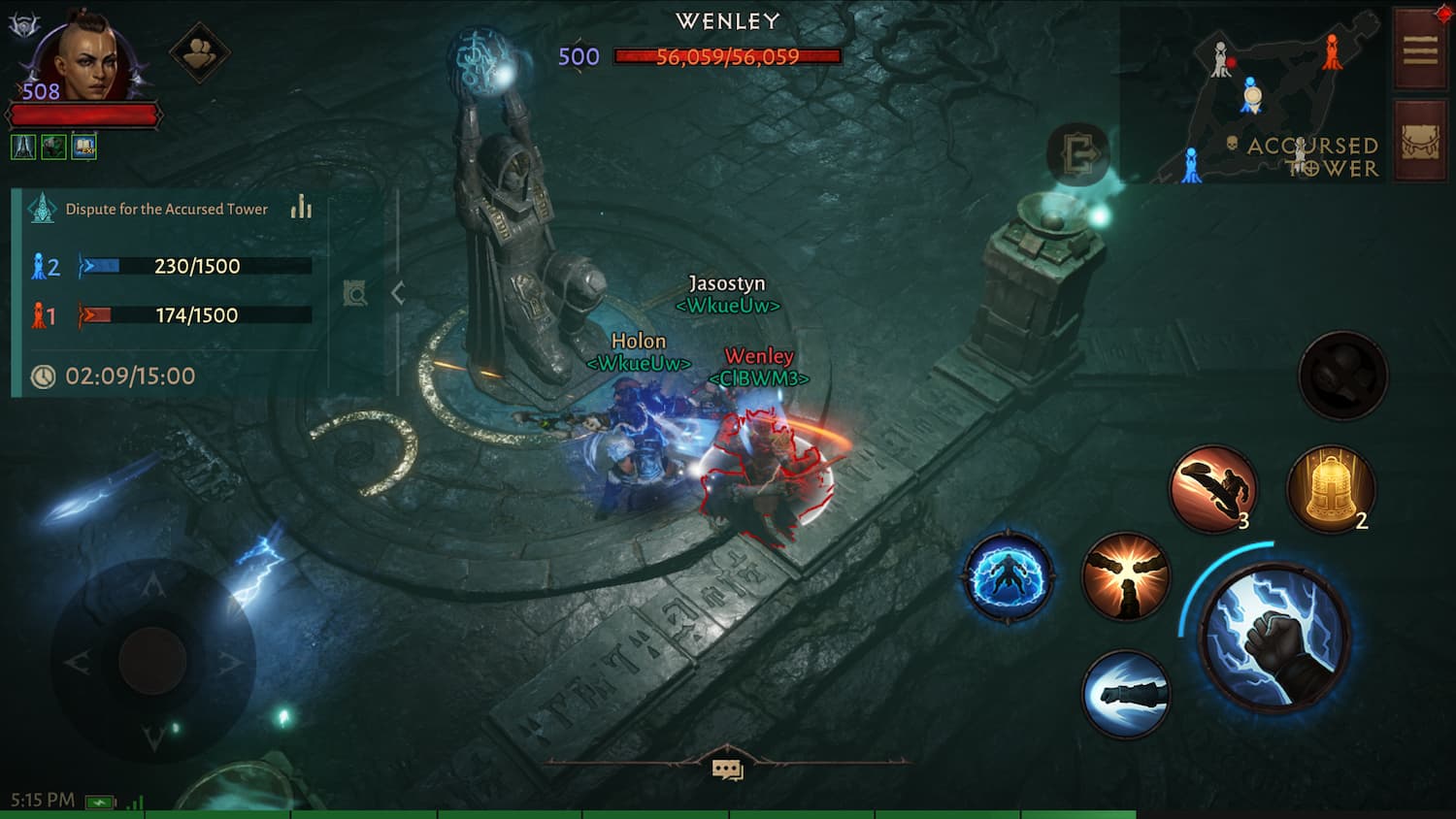The height and width of the screenshot is (819, 1456).
Task: Check the green buff icon under the health bar
Action: pos(53,146)
